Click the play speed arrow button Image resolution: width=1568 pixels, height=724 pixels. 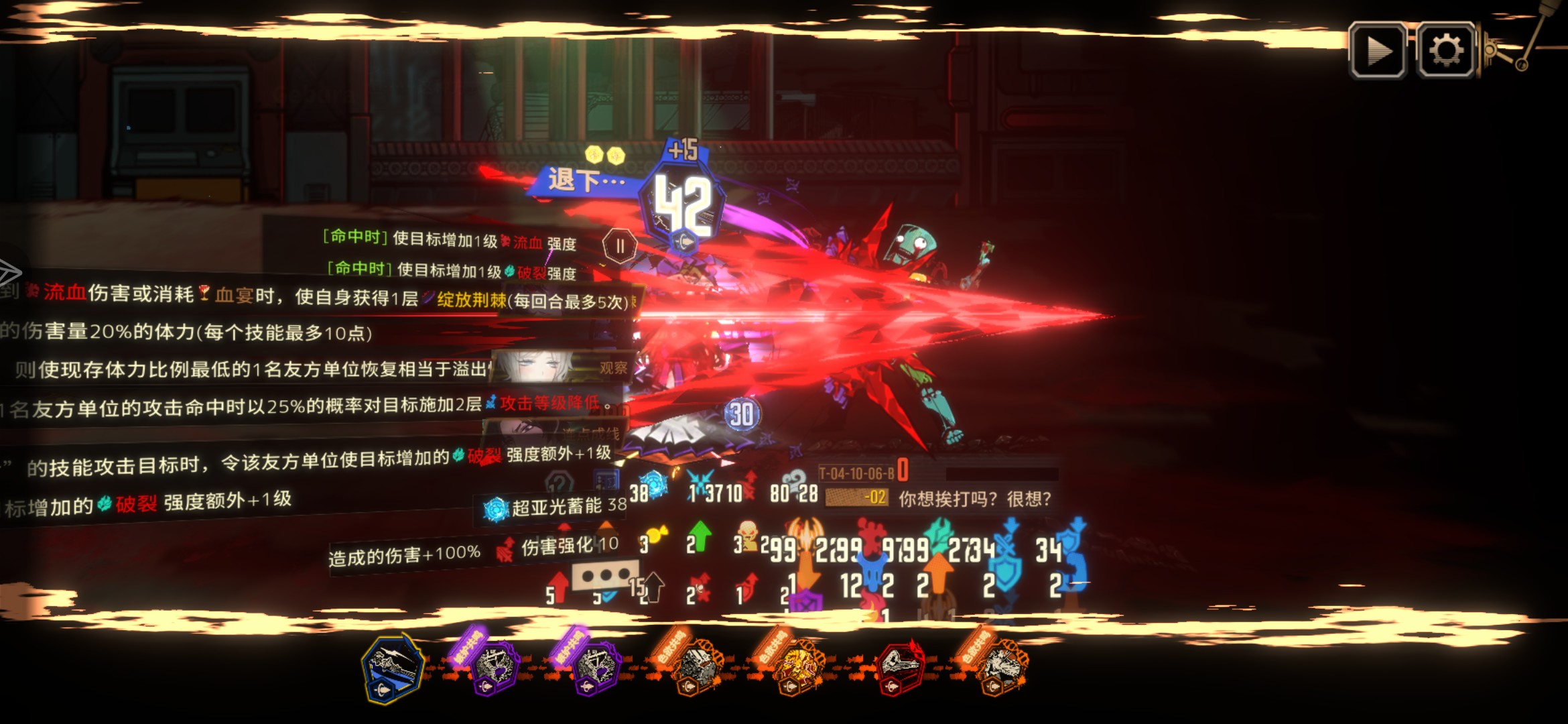coord(1378,51)
